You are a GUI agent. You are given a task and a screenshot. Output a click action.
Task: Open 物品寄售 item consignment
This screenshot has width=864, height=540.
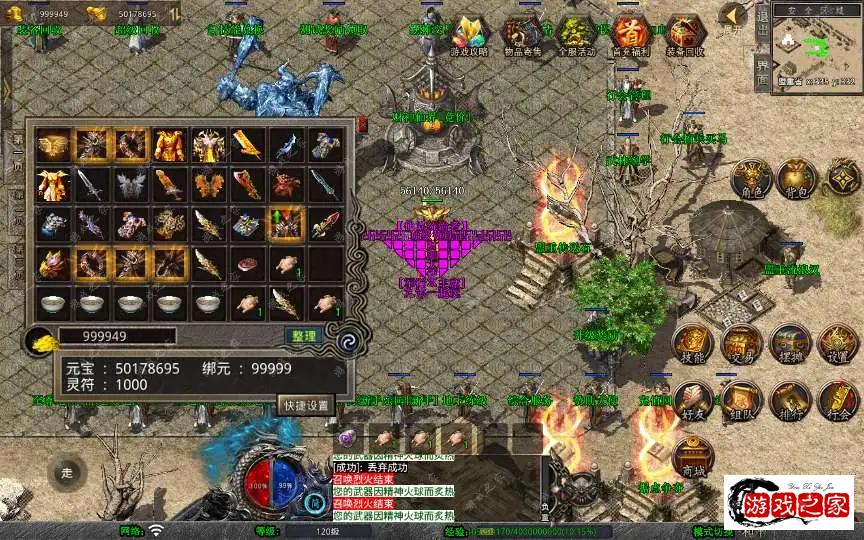tap(521, 36)
